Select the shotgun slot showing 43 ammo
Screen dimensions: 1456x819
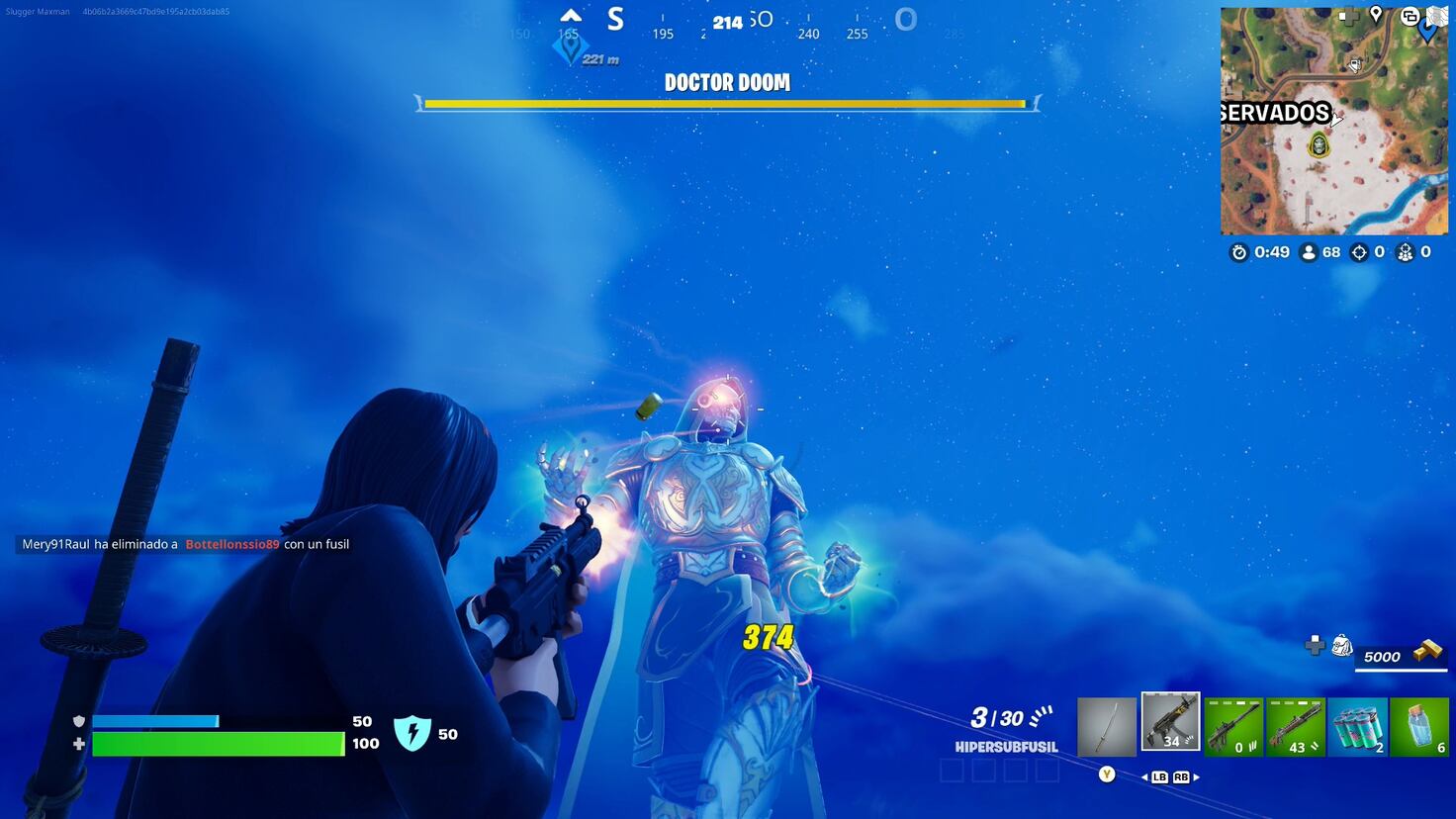(x=1295, y=725)
